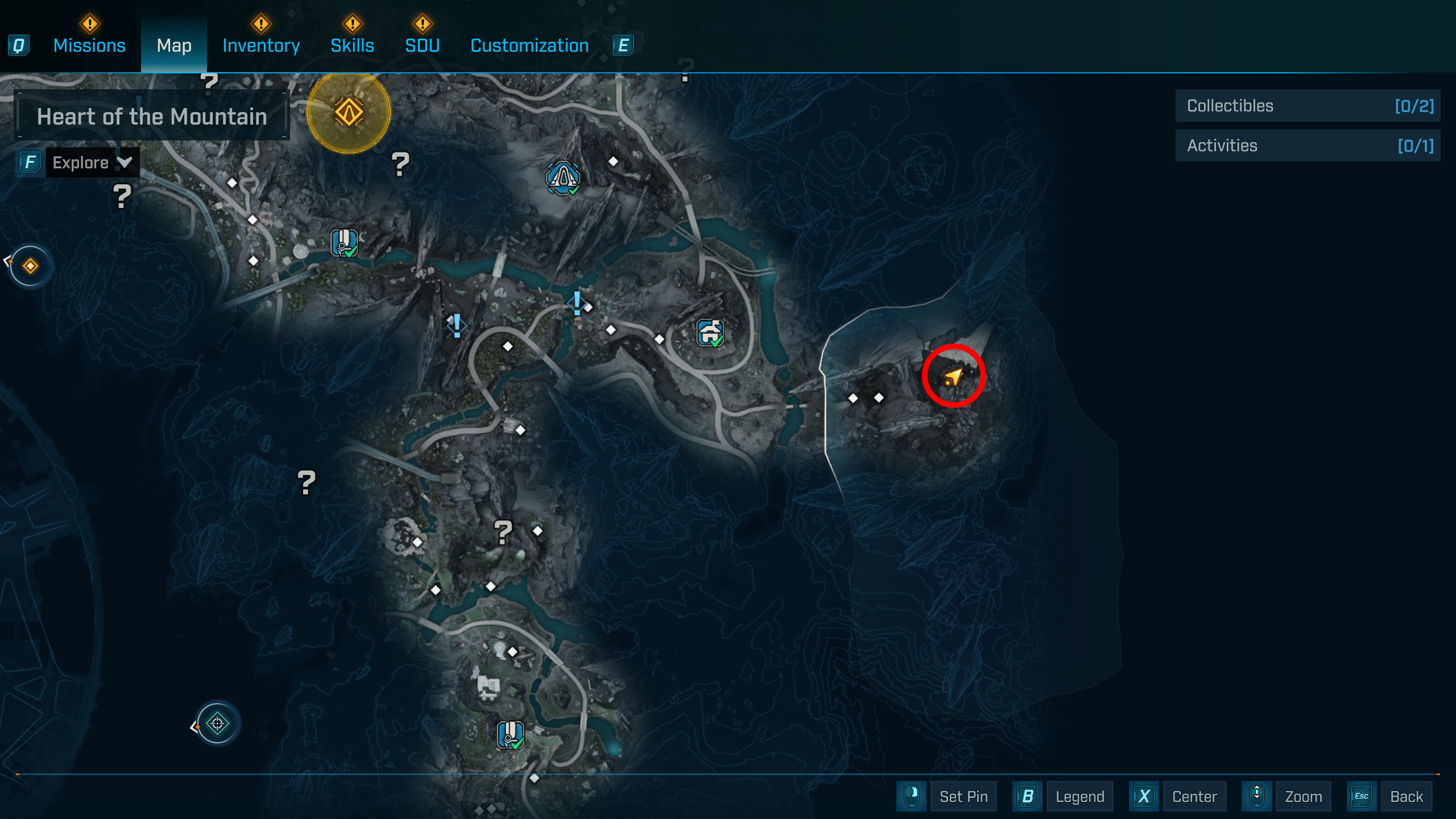This screenshot has height=819, width=1456.
Task: Select the blue triangle landmark icon with checkmark
Action: 563,178
